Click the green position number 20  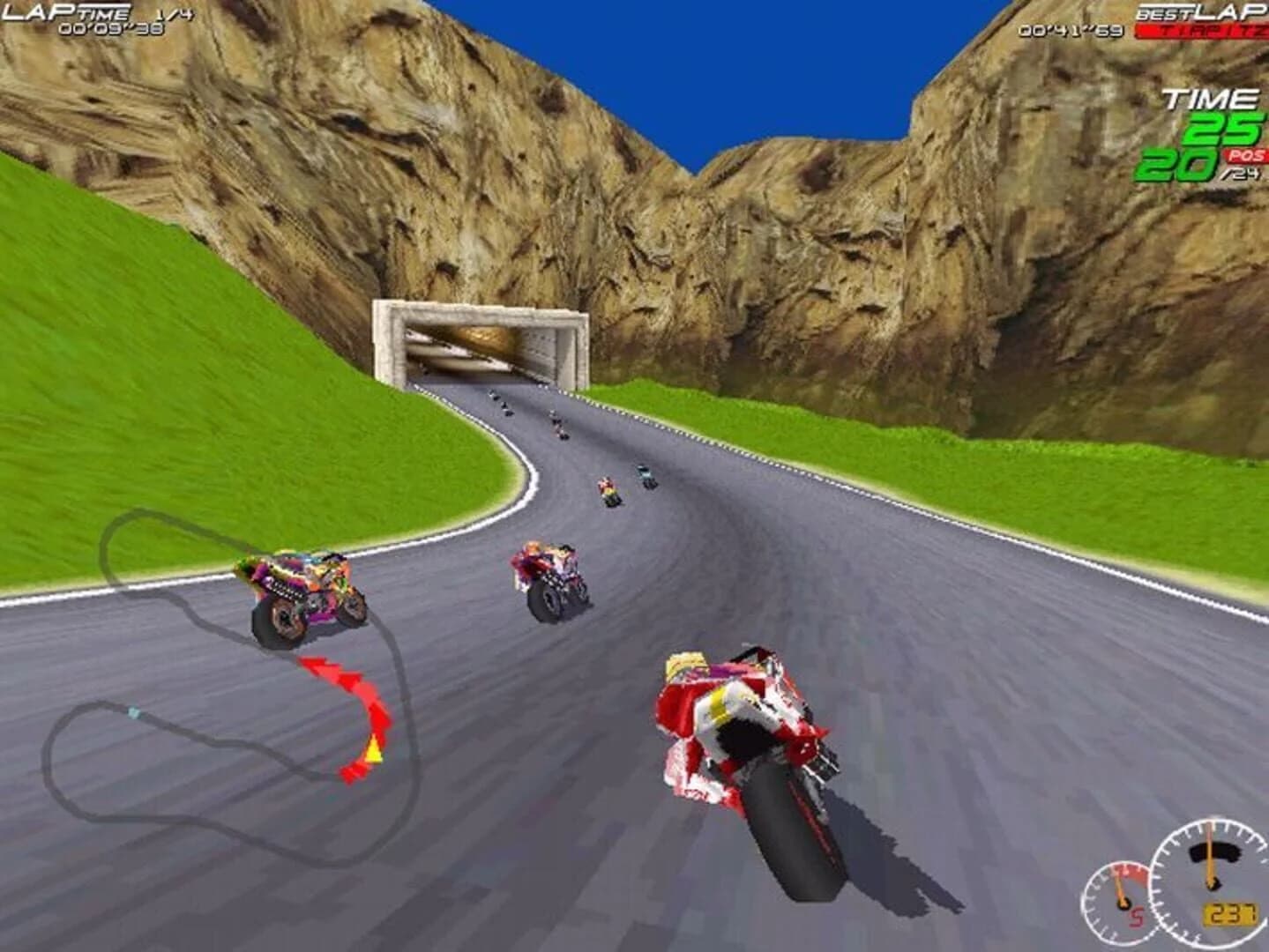pos(1179,166)
